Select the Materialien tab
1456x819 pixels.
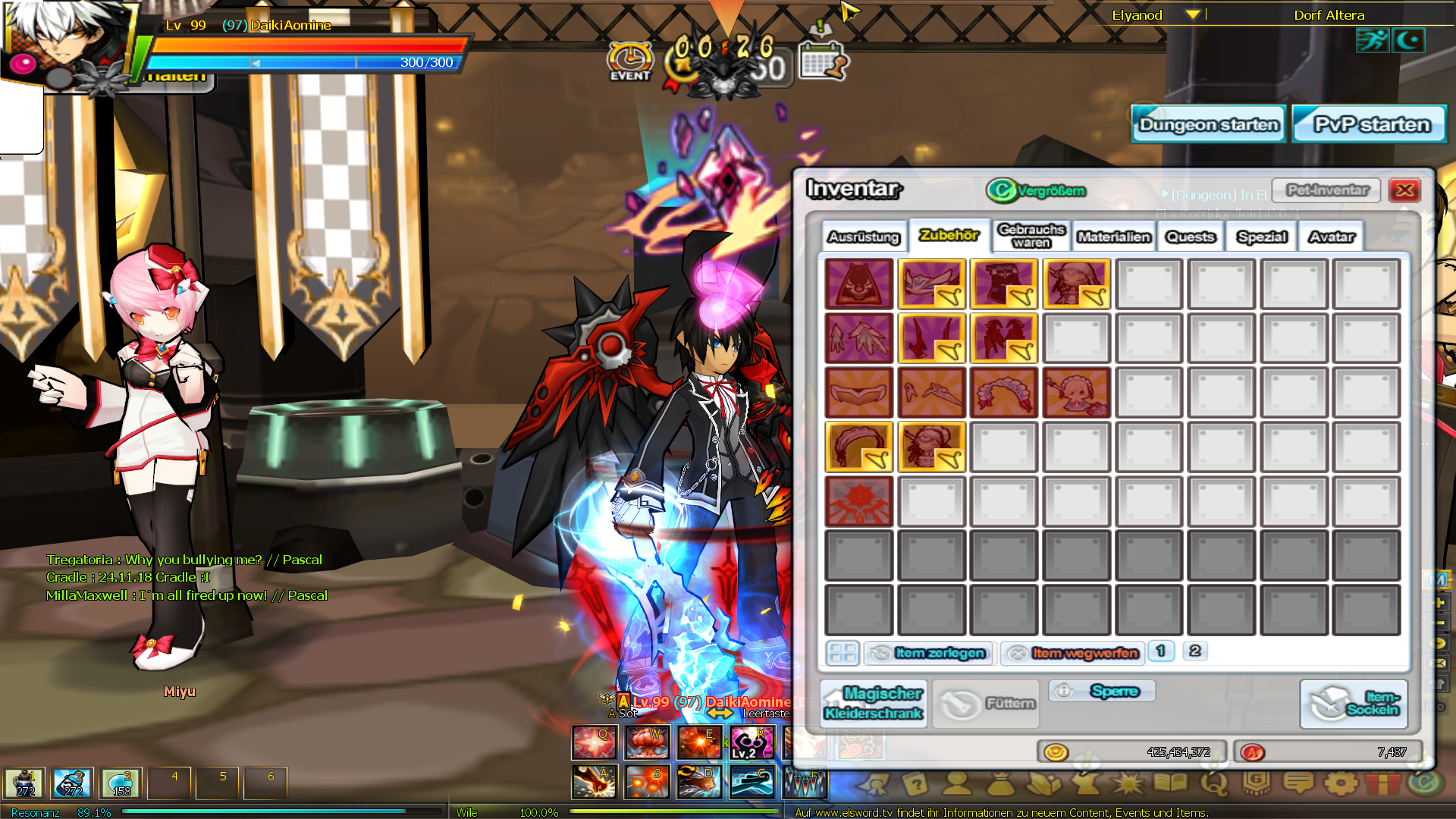tap(1114, 237)
